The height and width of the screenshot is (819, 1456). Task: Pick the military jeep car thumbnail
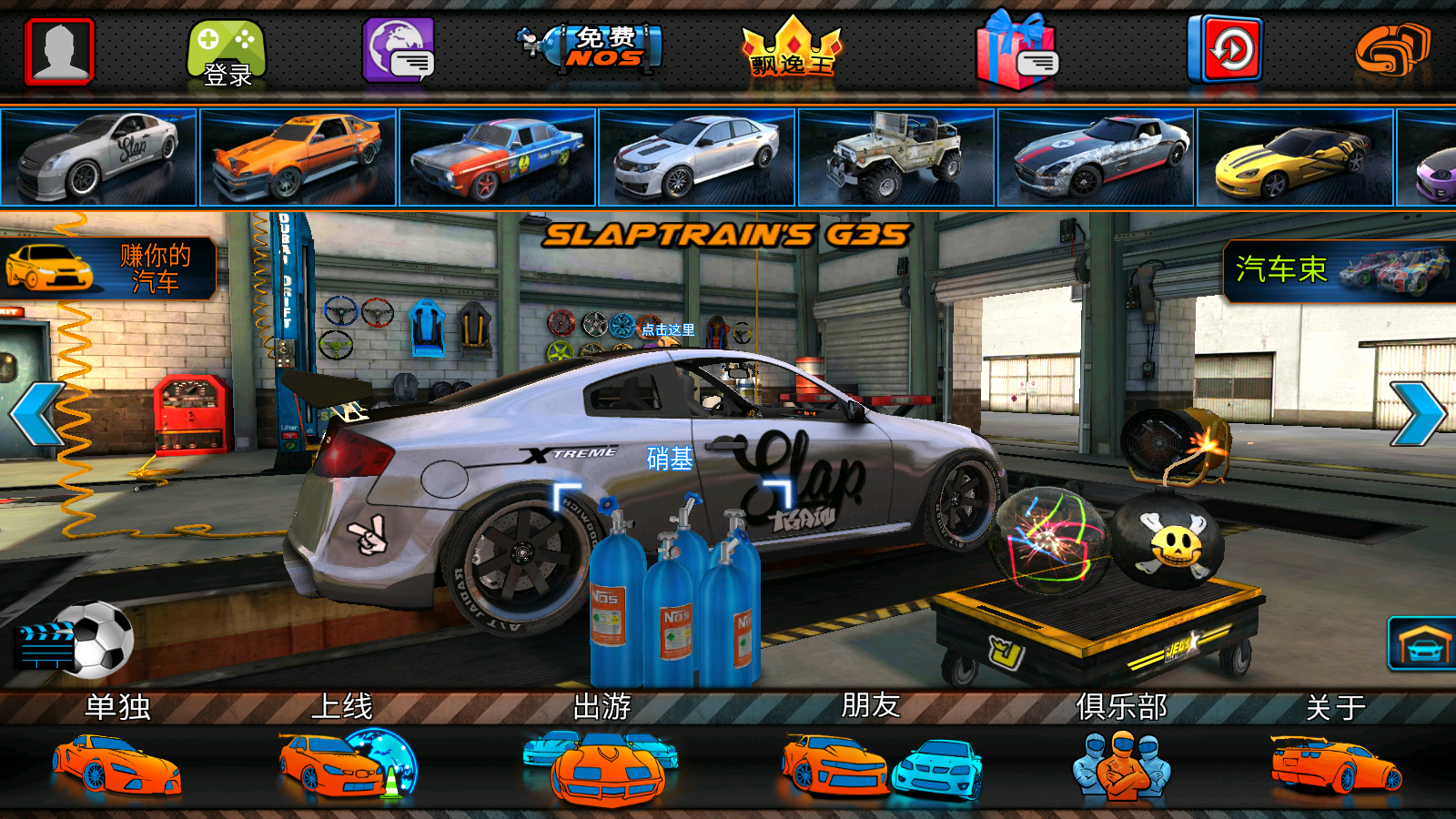[896, 157]
